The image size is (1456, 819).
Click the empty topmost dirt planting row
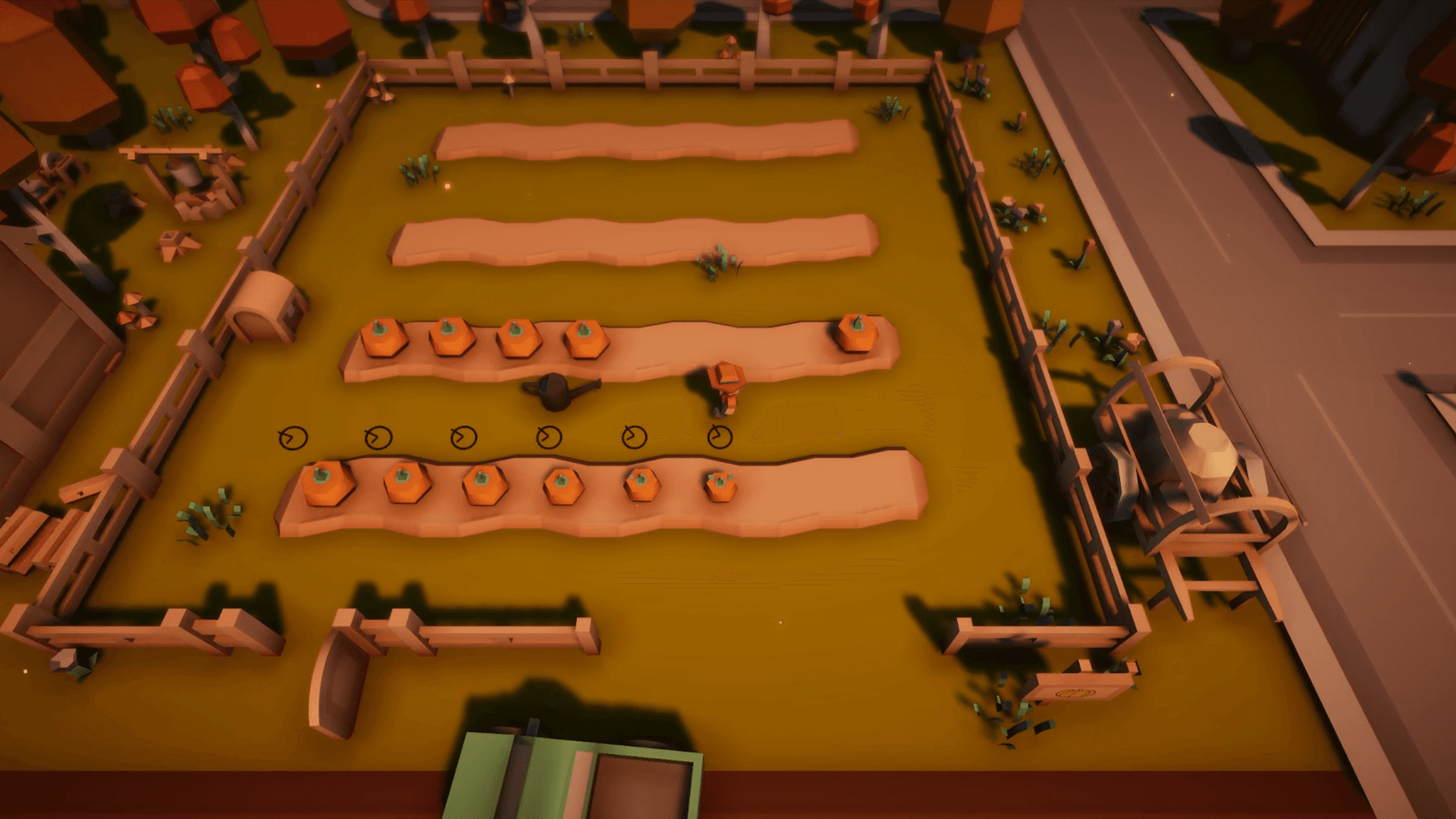pyautogui.click(x=645, y=140)
